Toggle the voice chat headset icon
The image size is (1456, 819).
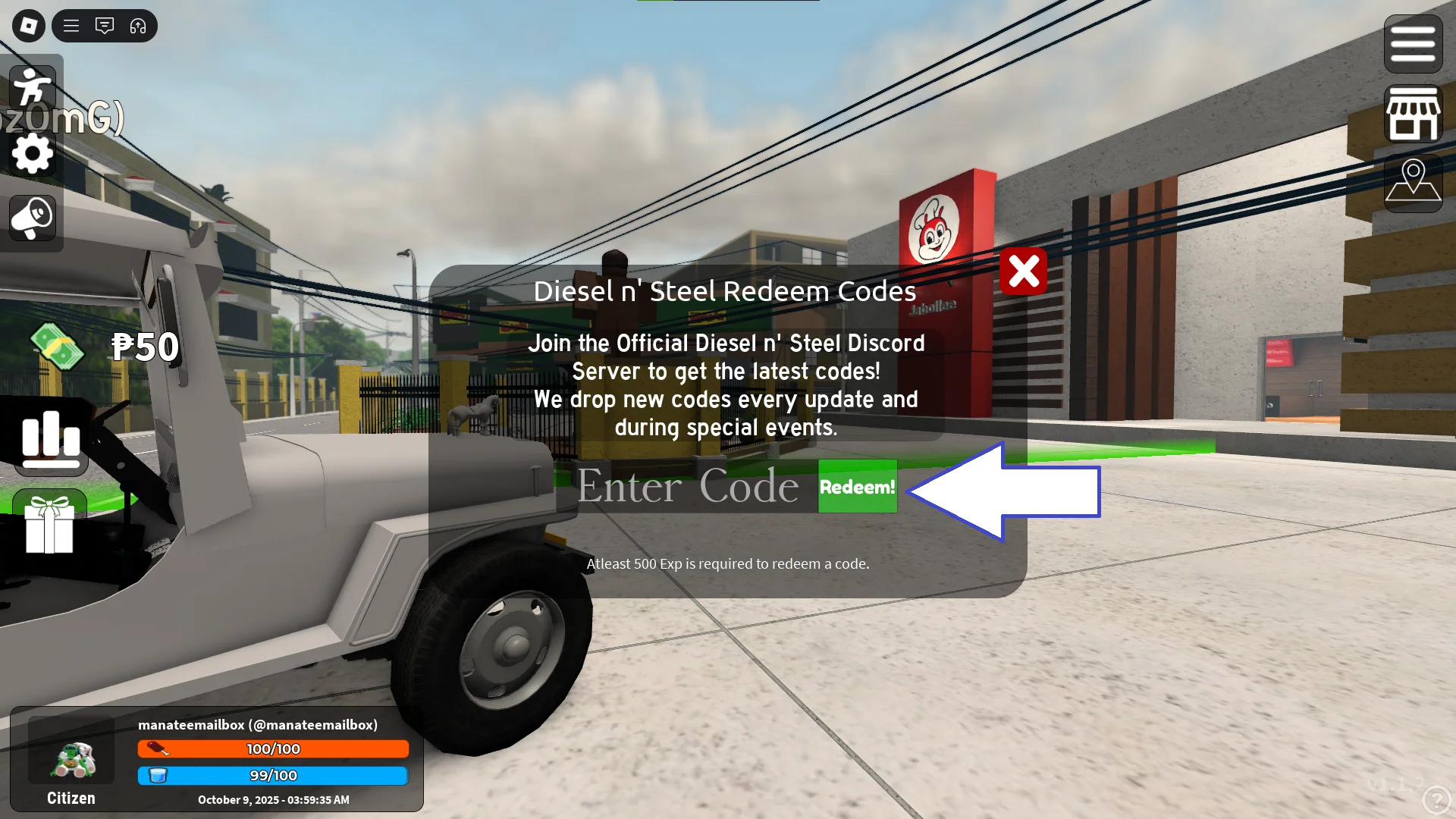pyautogui.click(x=138, y=25)
